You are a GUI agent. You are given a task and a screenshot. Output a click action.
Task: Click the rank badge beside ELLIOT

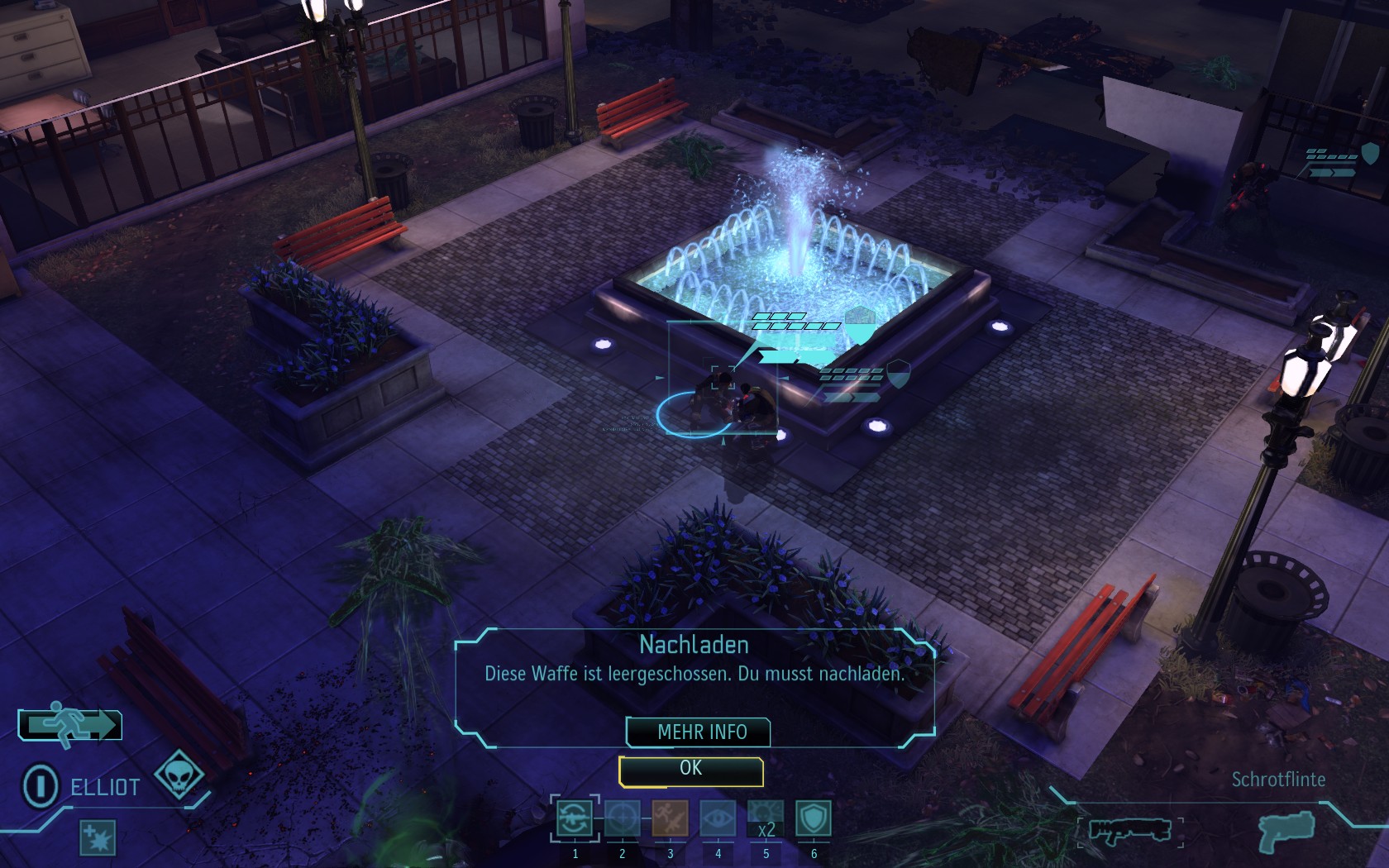[40, 785]
